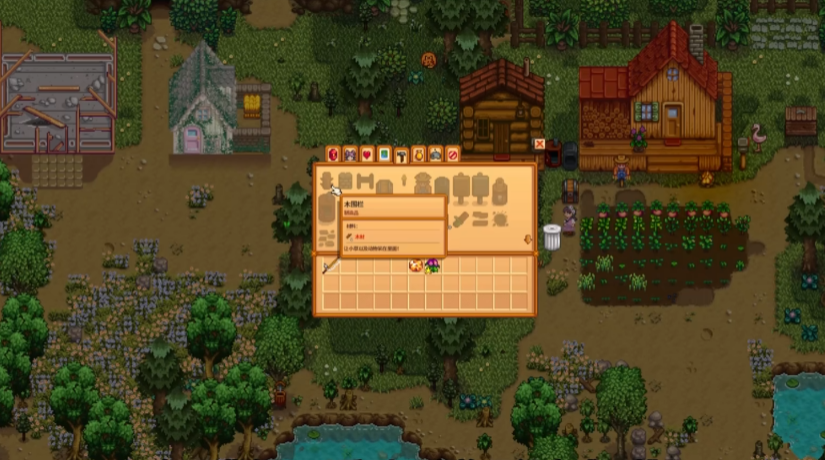Switch to the inventory backpack tab
This screenshot has height=460, width=825.
[x=333, y=154]
